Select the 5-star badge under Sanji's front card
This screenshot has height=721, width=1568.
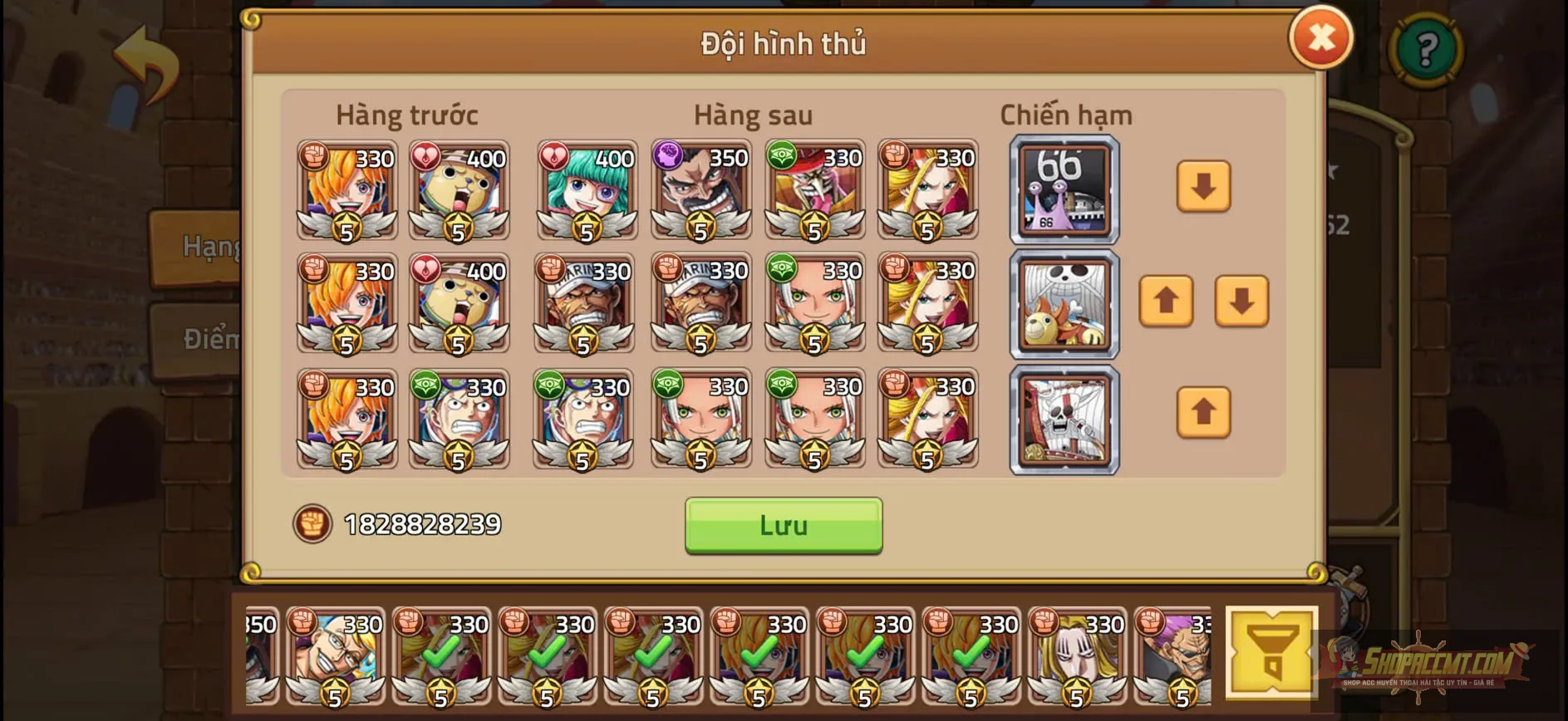[x=347, y=228]
